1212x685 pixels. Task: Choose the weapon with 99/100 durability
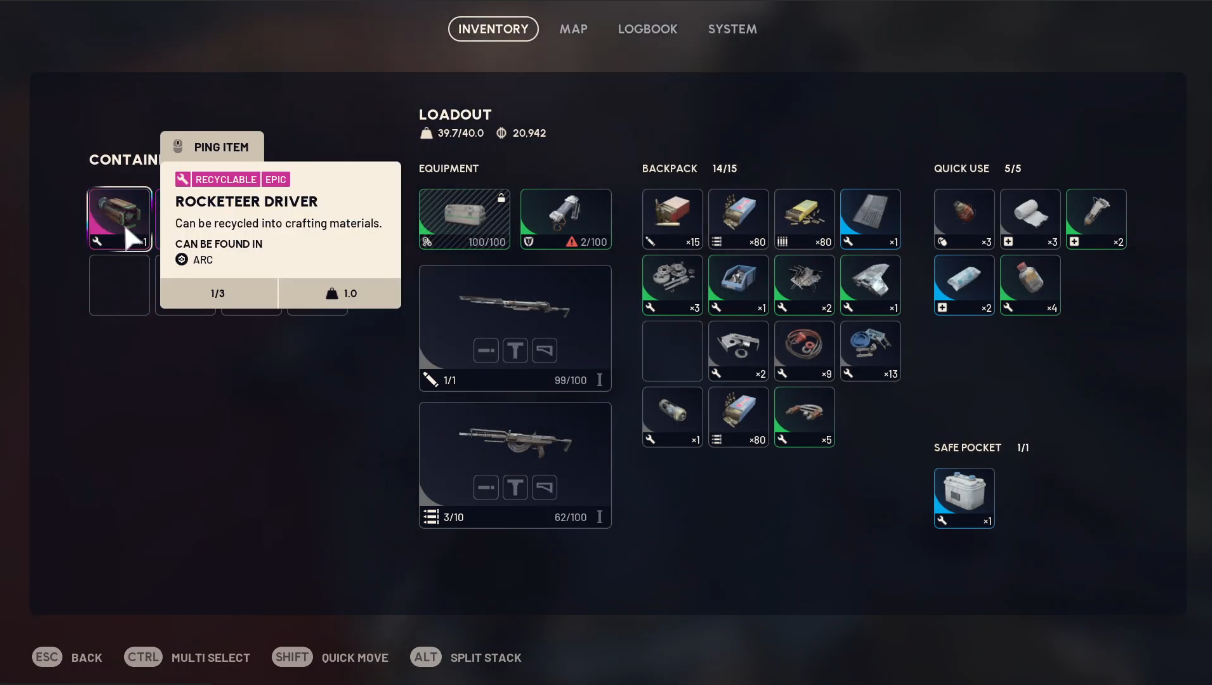[x=515, y=328]
